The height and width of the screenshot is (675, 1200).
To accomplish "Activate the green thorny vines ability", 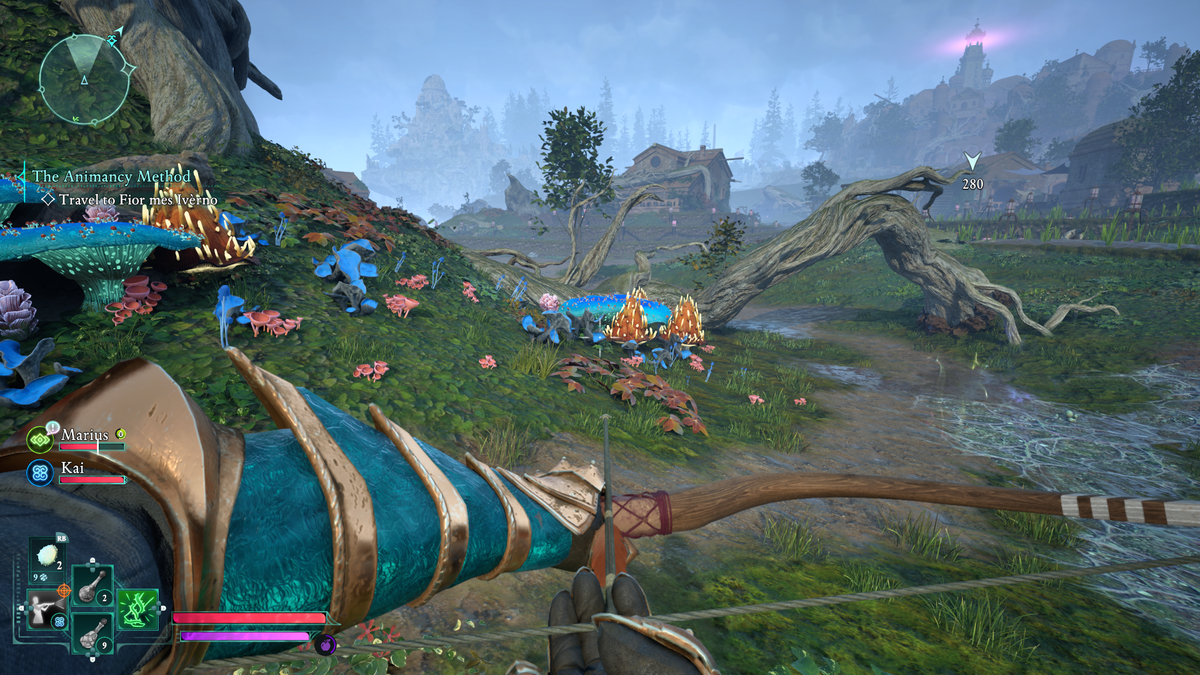I will [138, 609].
